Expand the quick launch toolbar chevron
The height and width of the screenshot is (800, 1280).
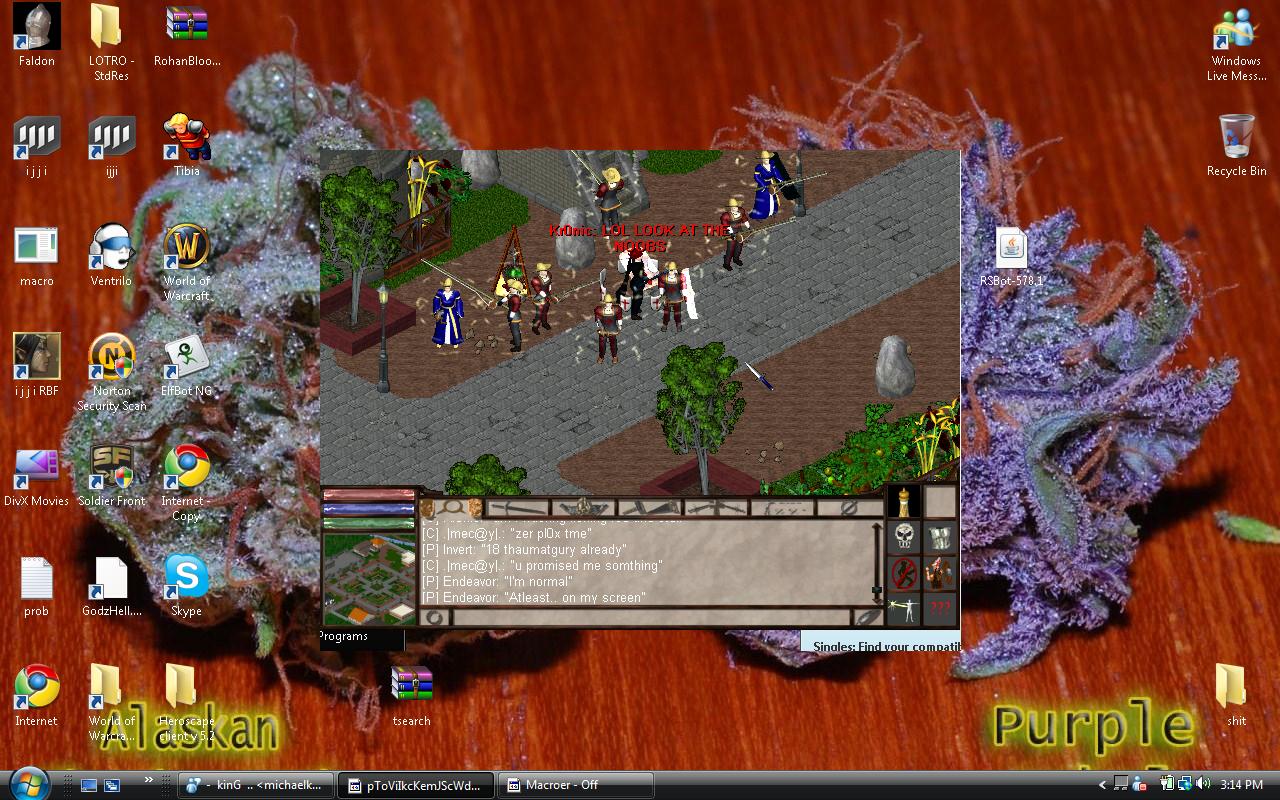(x=148, y=779)
